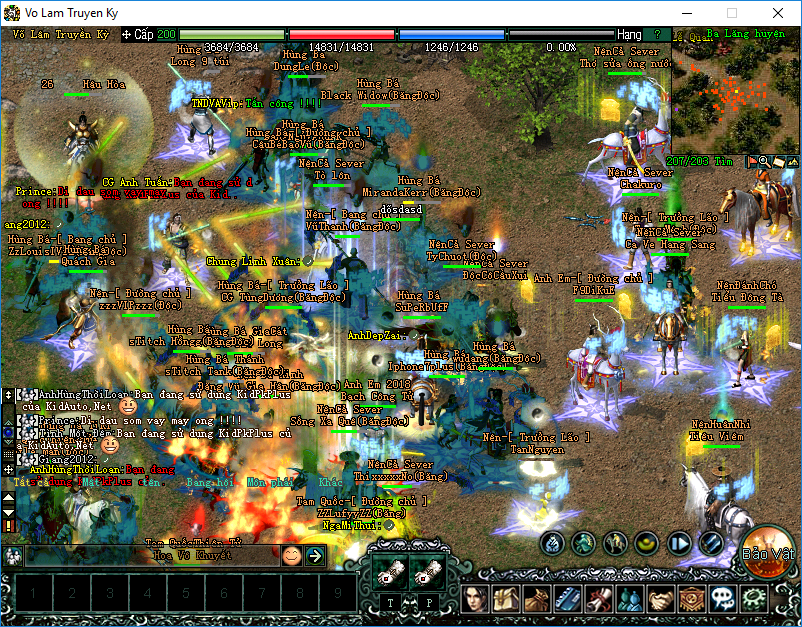Viewport: 802px width, 627px height.
Task: Click the chat send arrow button
Action: [x=314, y=556]
